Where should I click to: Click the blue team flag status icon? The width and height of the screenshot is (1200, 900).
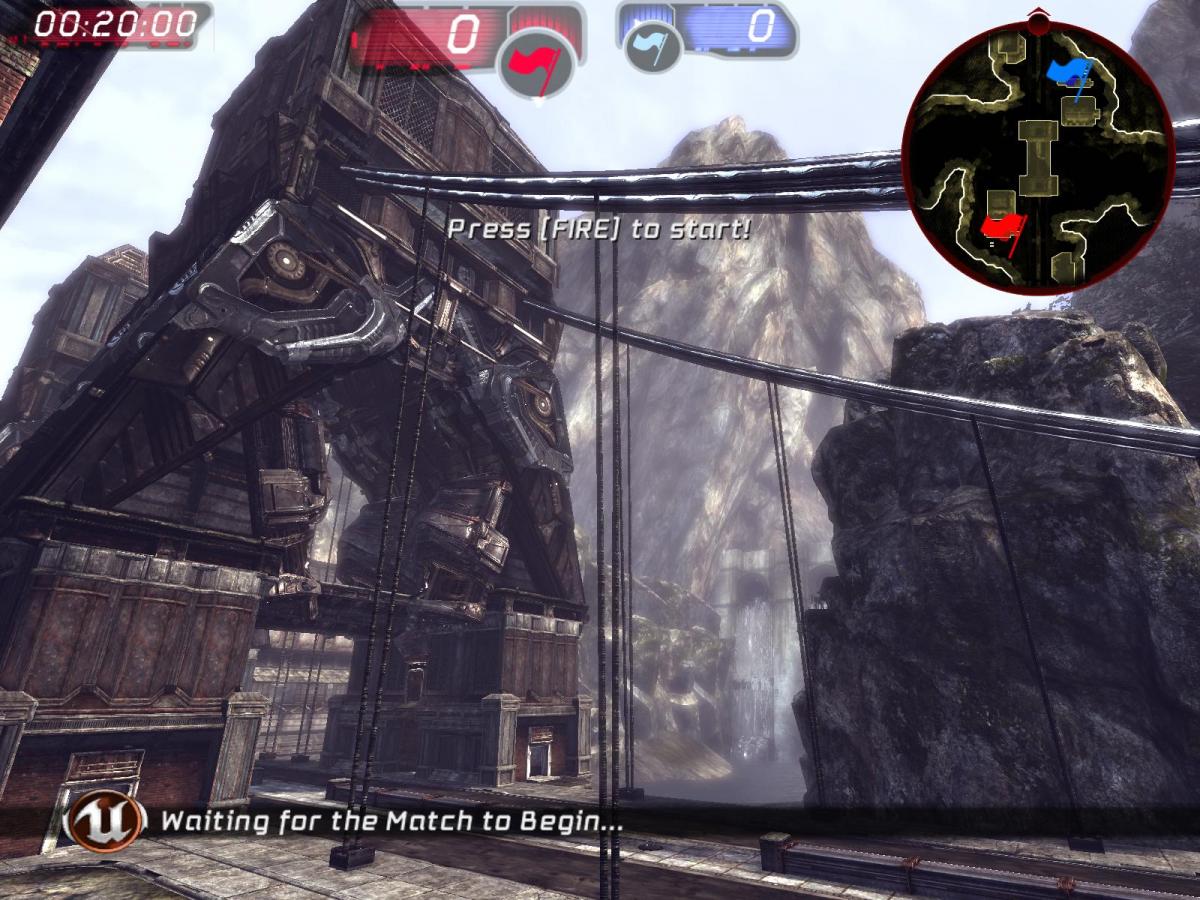coord(652,48)
